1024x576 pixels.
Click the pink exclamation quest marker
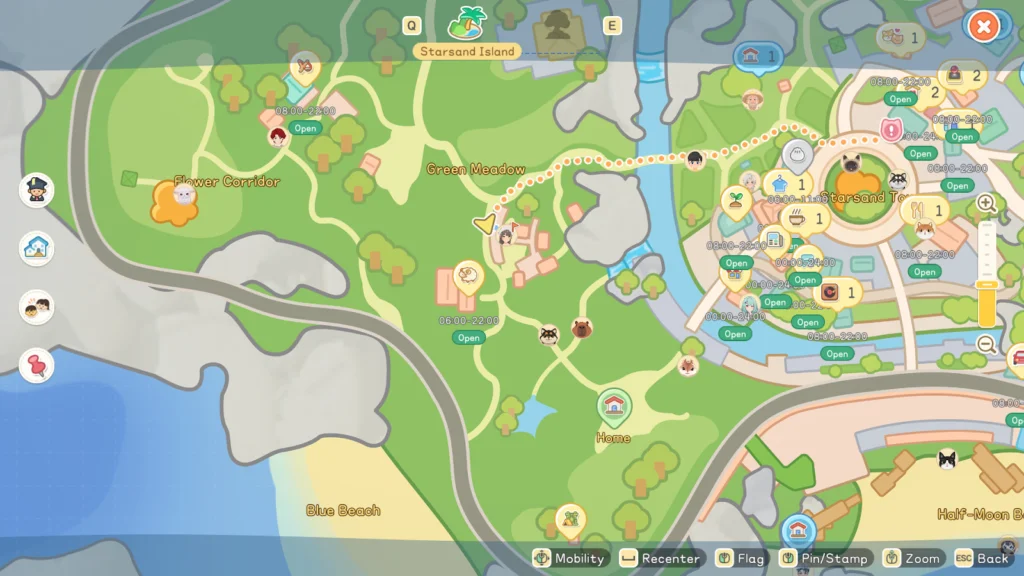(892, 130)
